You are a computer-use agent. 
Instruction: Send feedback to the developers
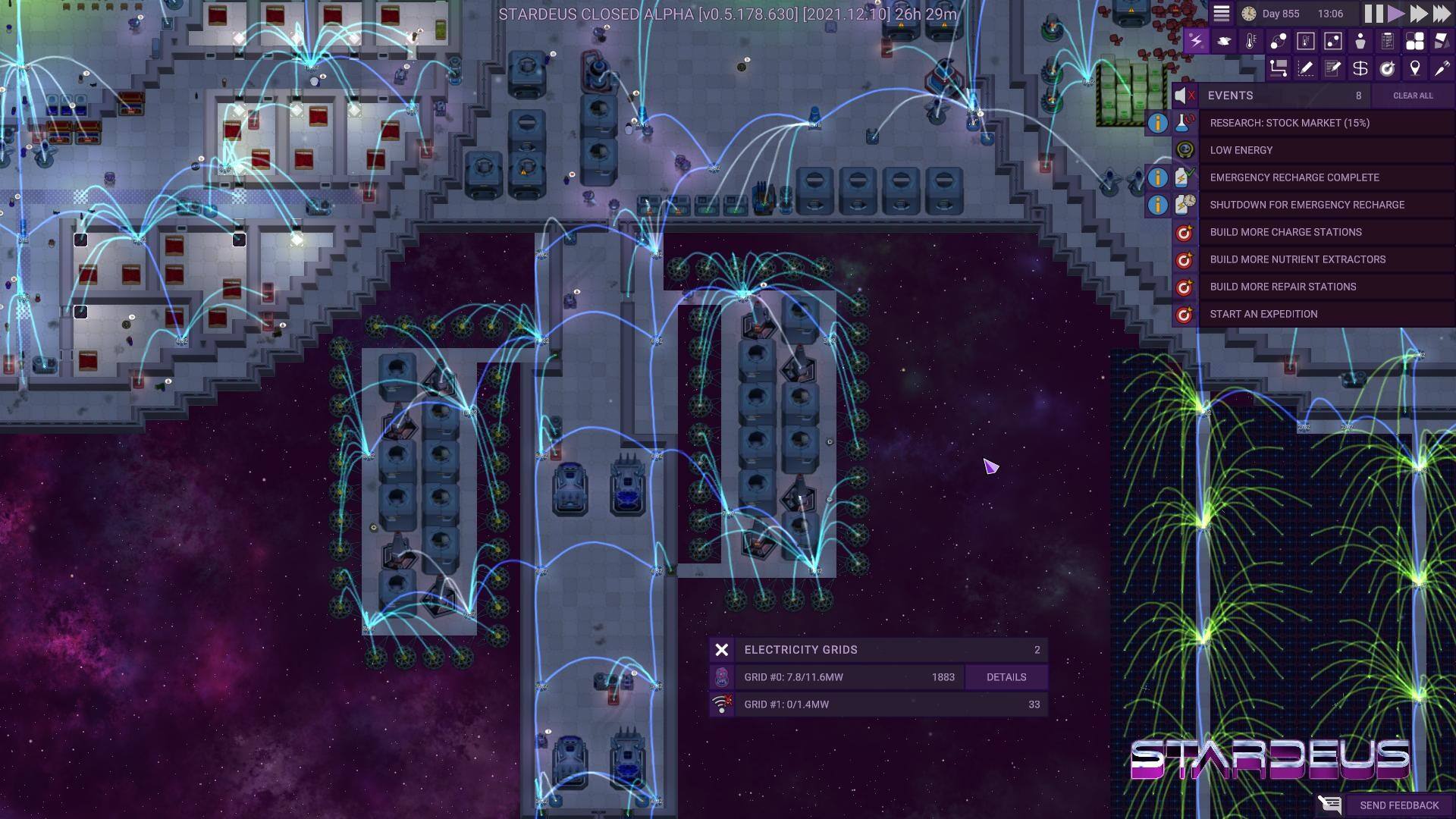(1398, 805)
